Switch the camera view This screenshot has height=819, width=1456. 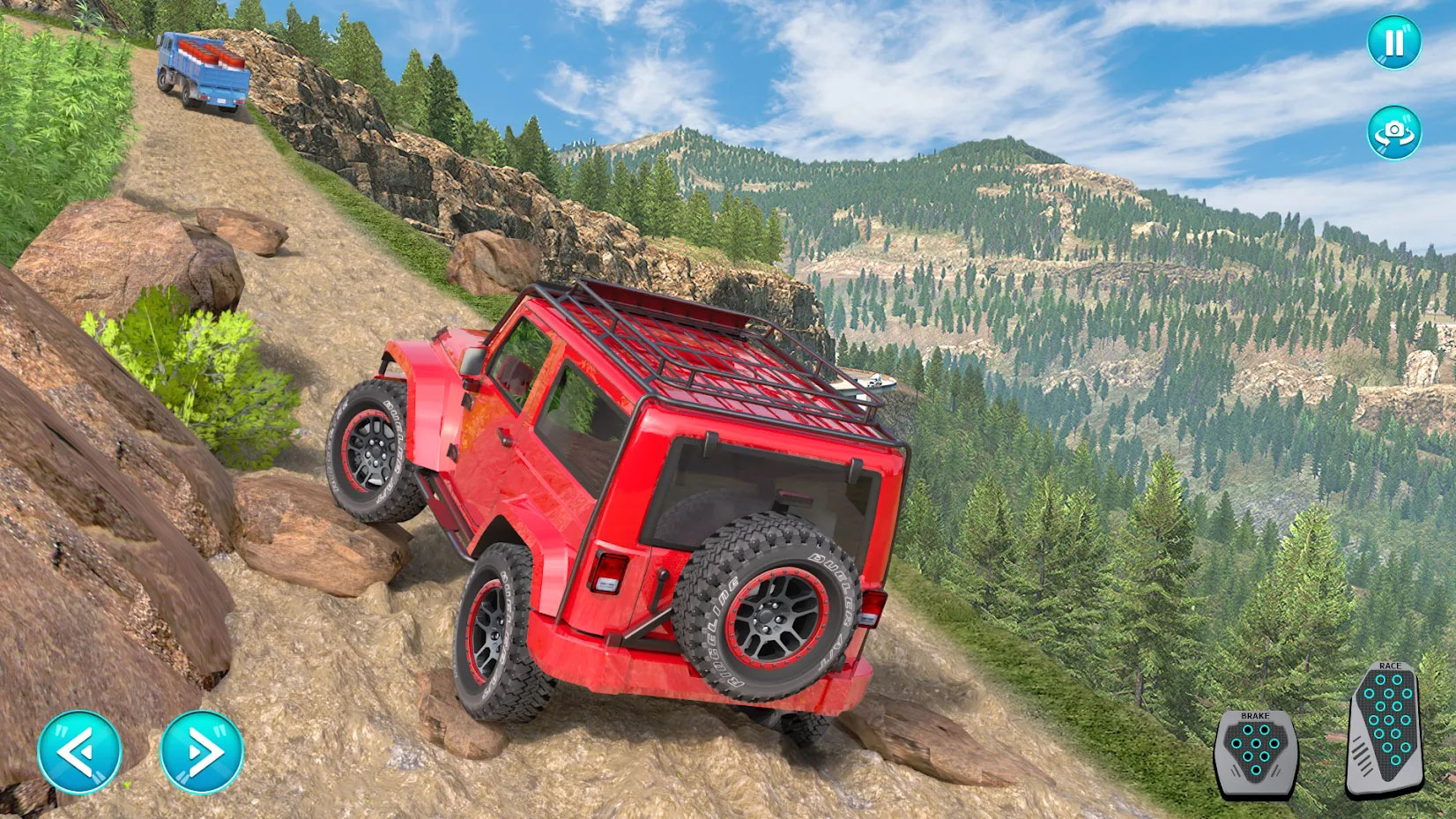1393,132
